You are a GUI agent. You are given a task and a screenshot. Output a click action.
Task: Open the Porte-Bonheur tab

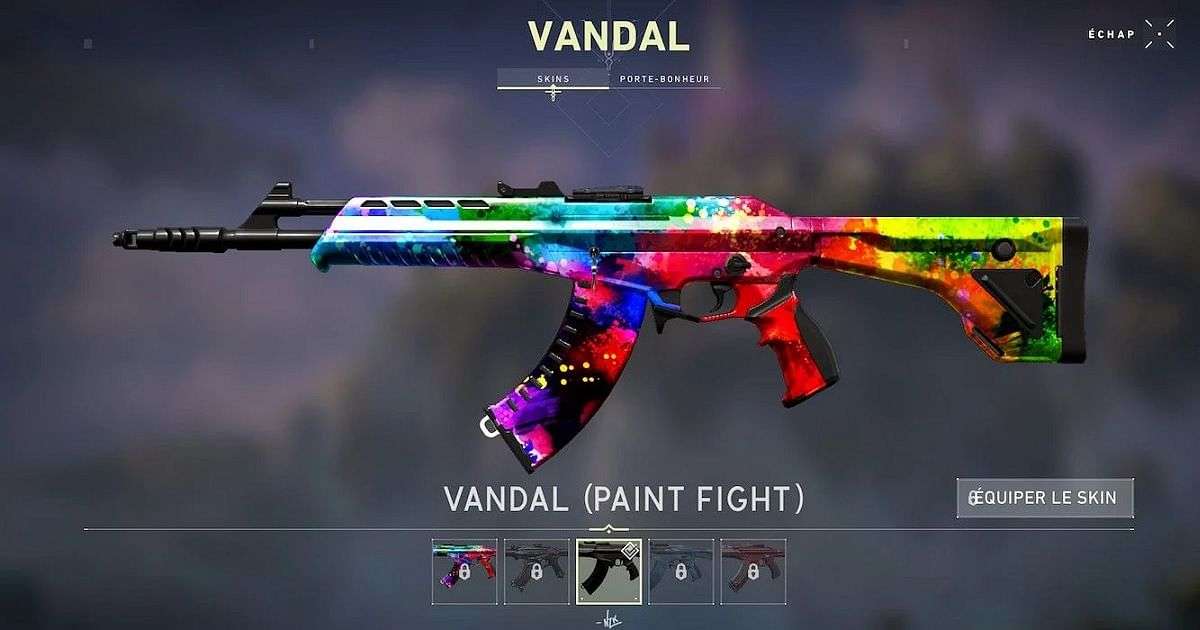pos(664,78)
